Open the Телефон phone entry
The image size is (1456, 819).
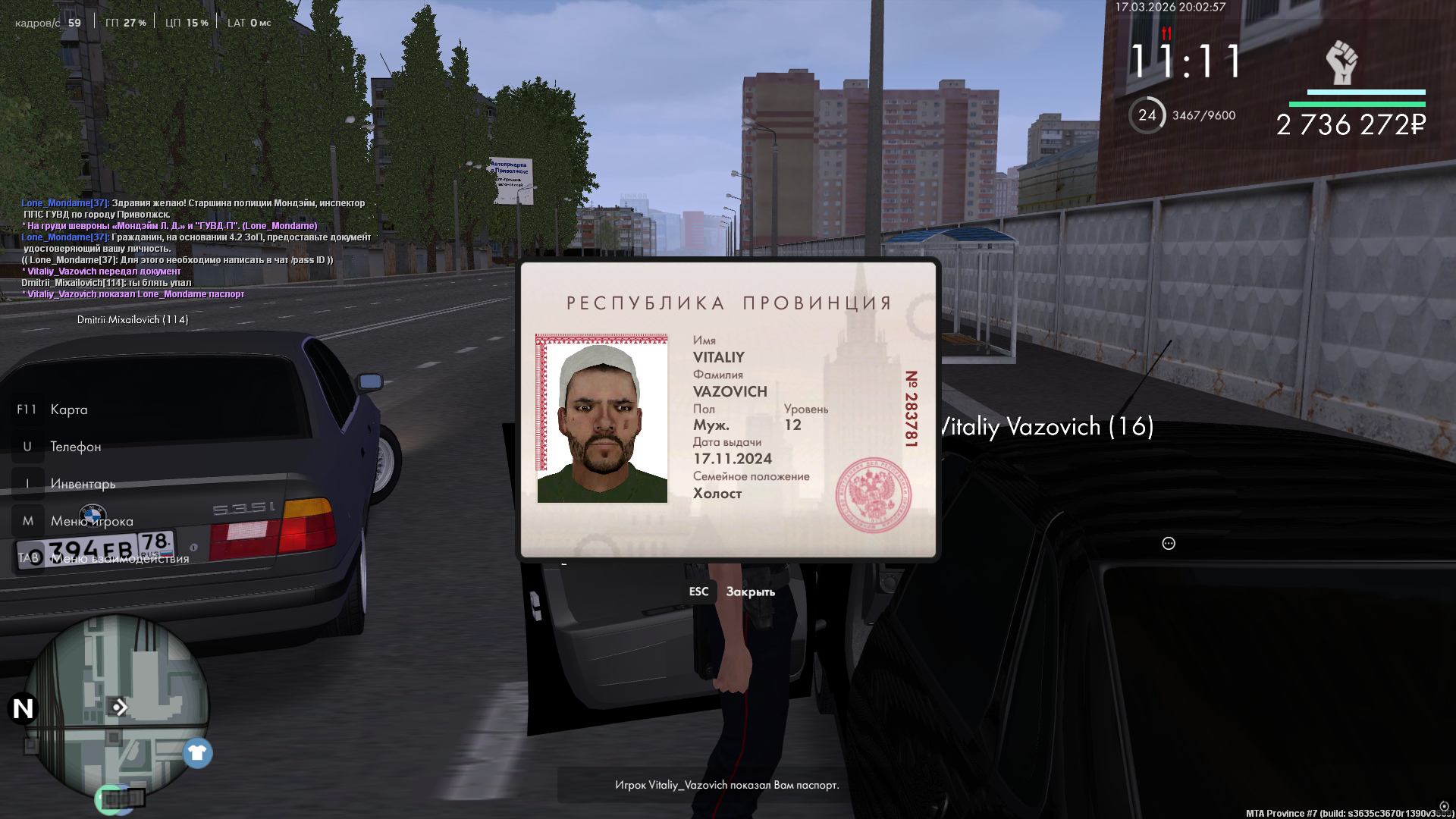[75, 447]
